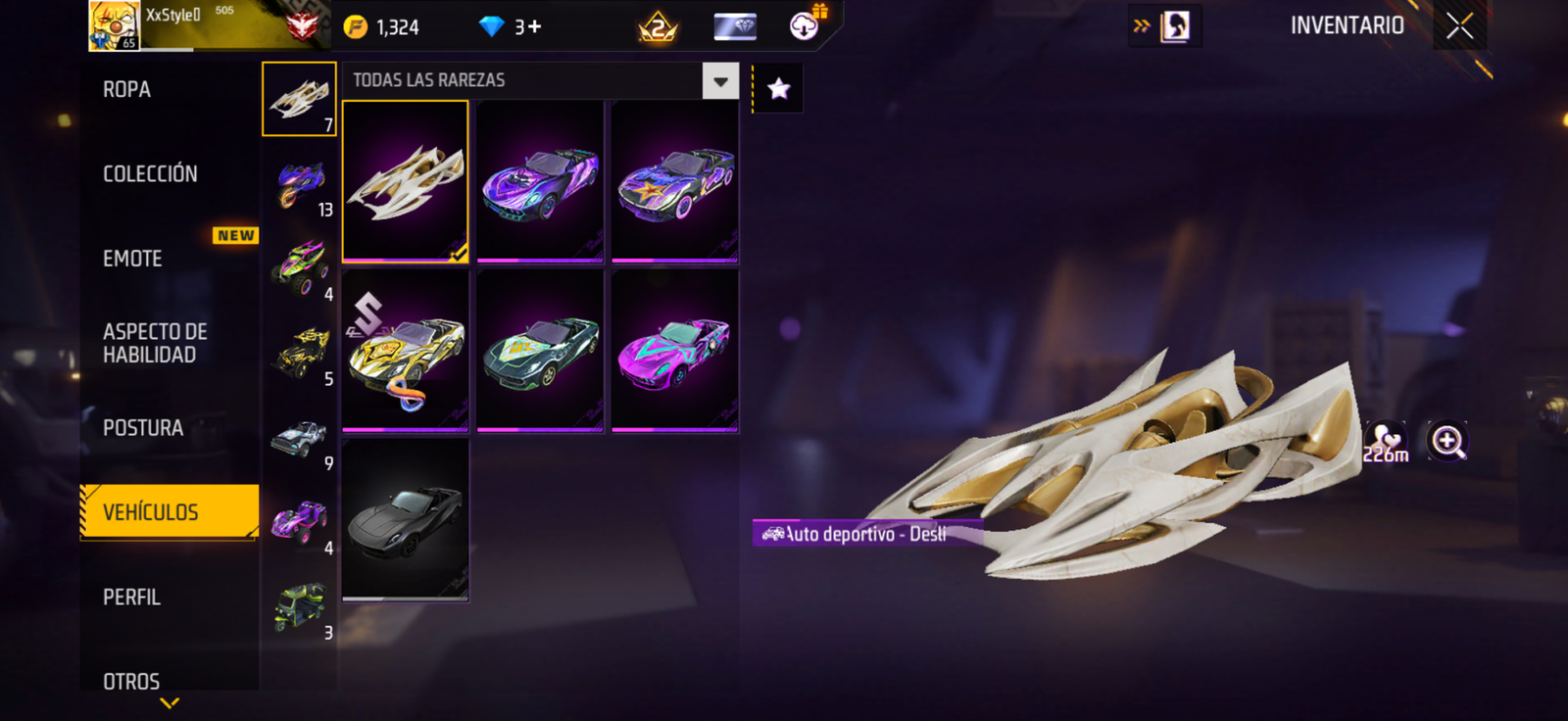Open the Perfil category
The width and height of the screenshot is (1568, 721).
click(131, 598)
